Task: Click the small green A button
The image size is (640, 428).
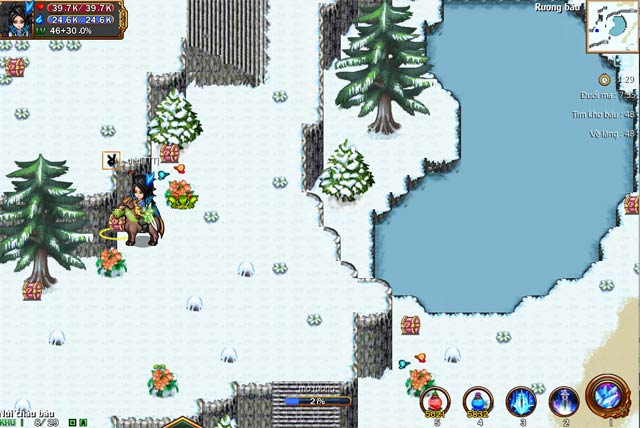Action: click(84, 423)
